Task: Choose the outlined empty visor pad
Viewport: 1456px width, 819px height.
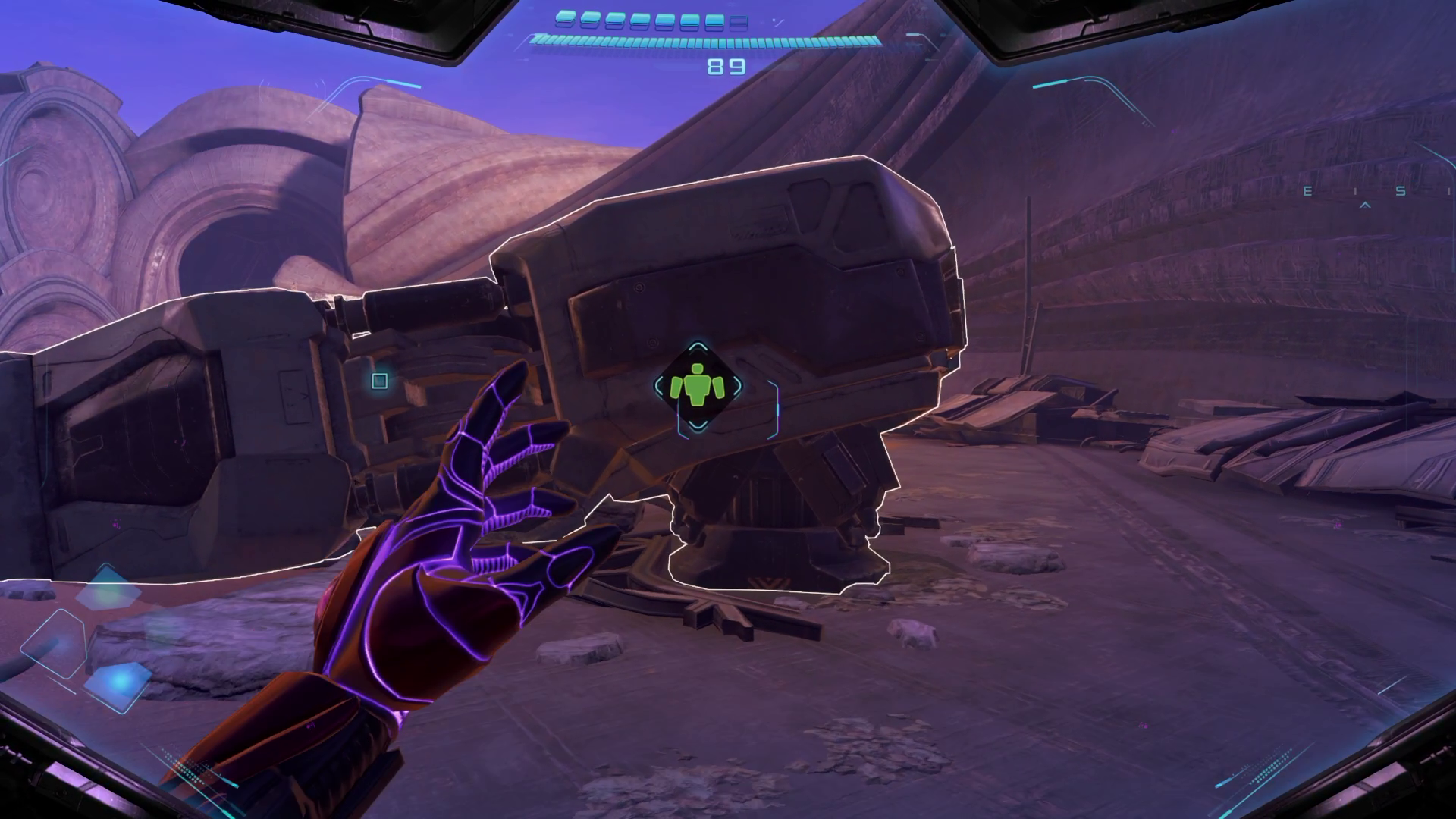Action: 55,643
